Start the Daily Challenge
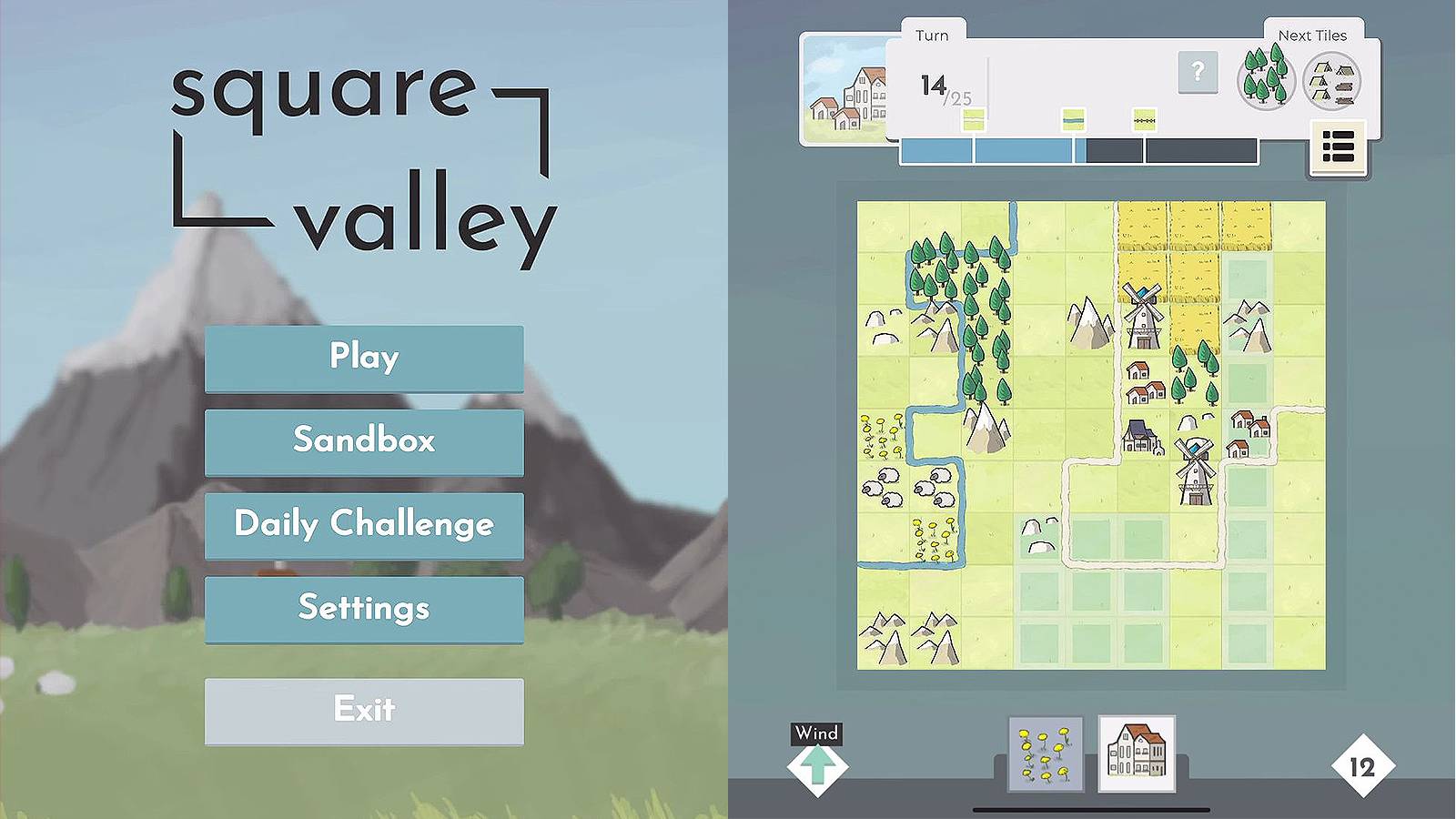 click(364, 525)
